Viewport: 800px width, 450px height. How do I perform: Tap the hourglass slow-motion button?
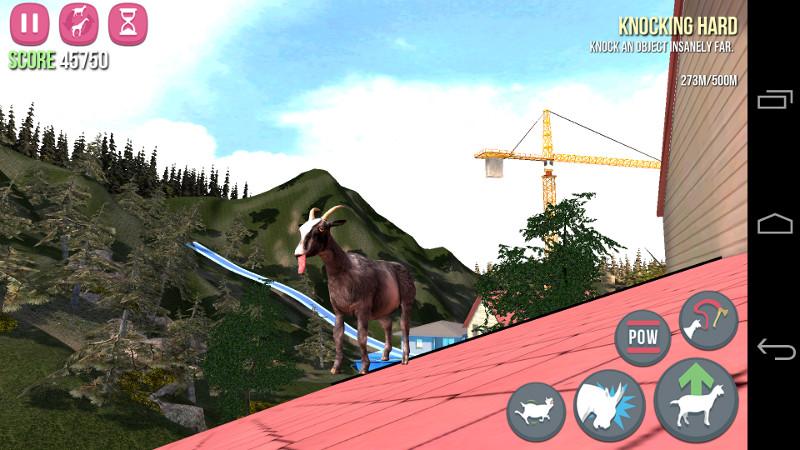[x=127, y=23]
